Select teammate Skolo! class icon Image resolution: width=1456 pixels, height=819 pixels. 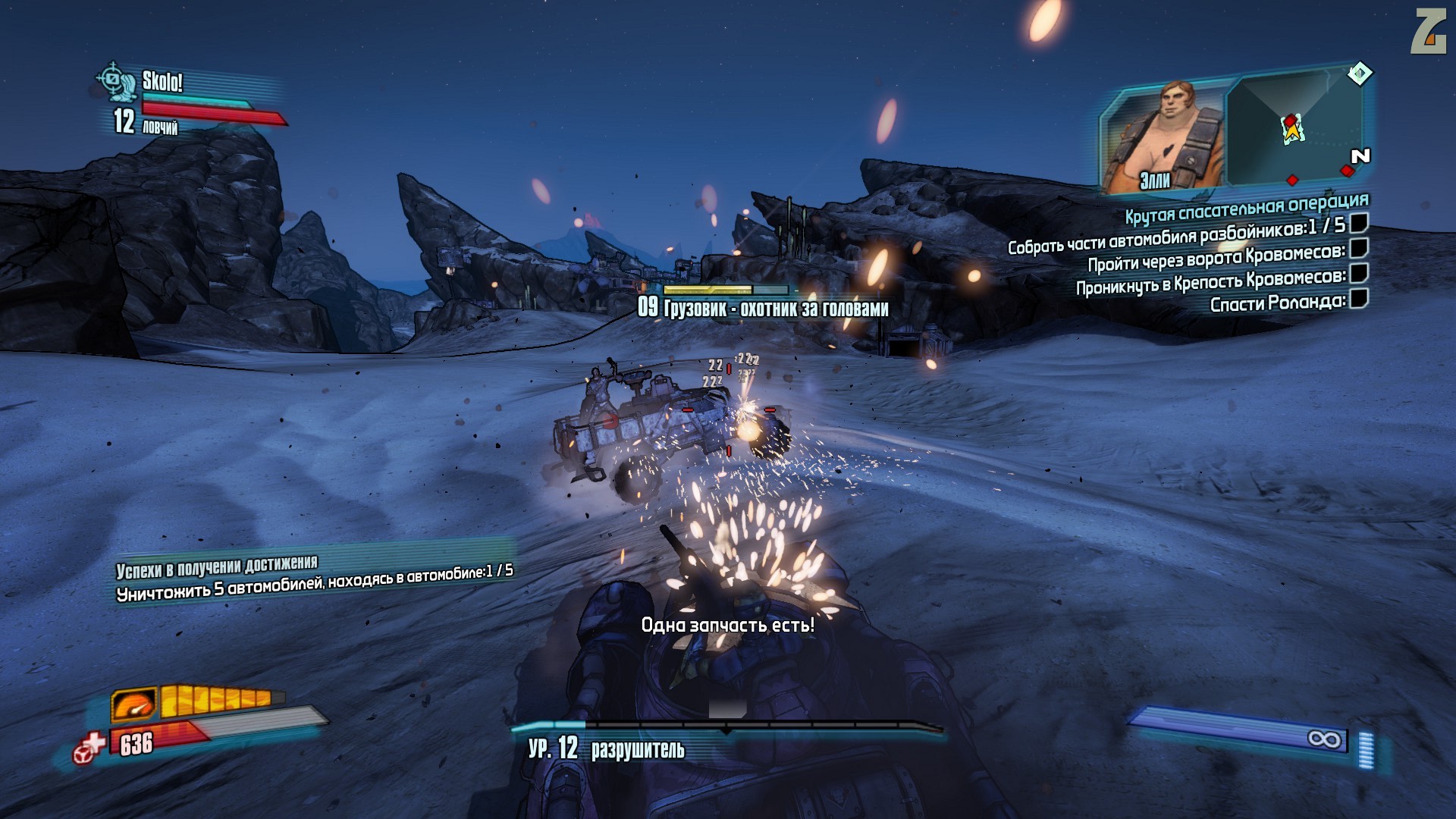point(116,81)
